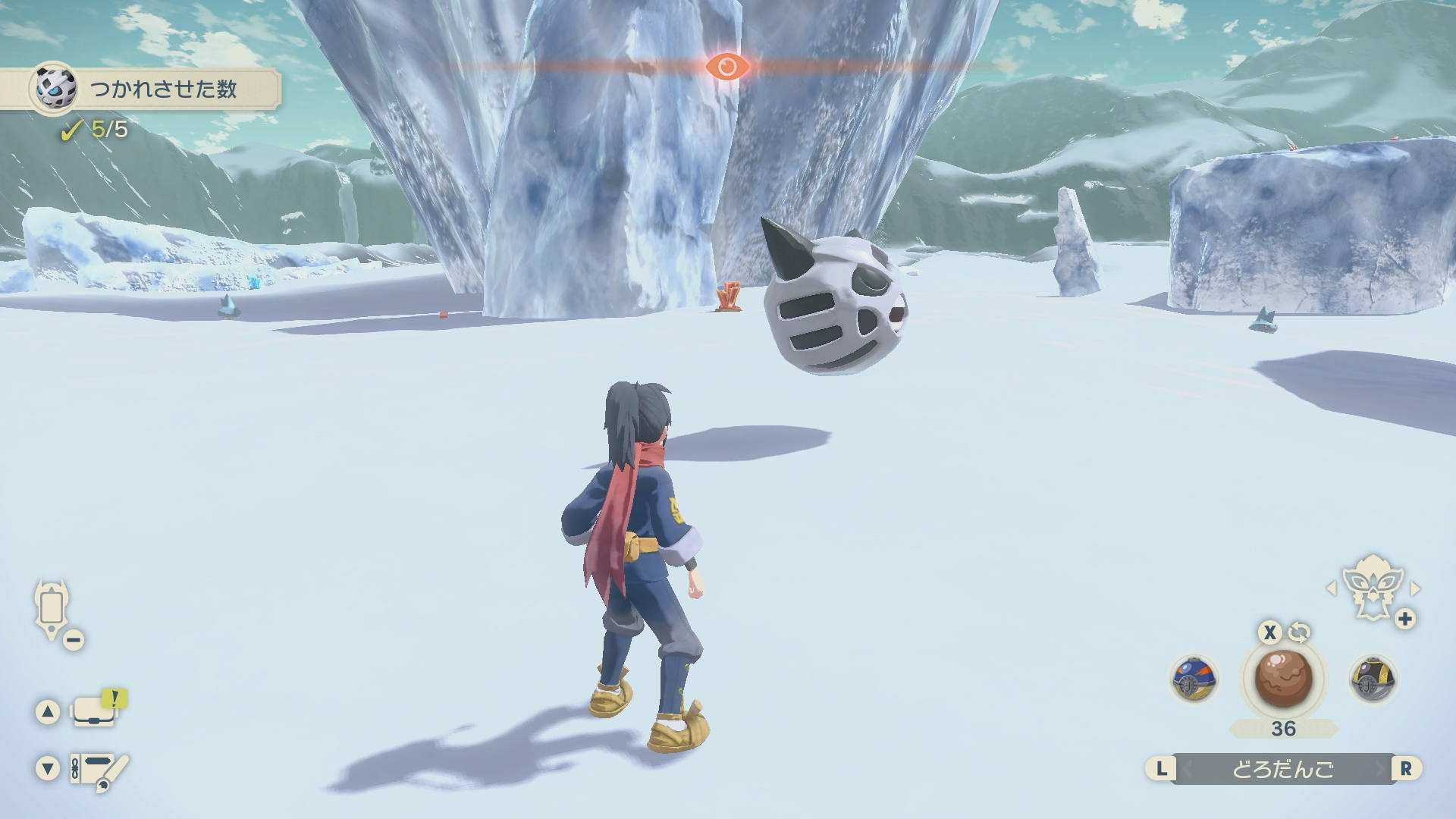Choose the black Ultra Ball slot
The width and height of the screenshot is (1456, 819).
1373,679
